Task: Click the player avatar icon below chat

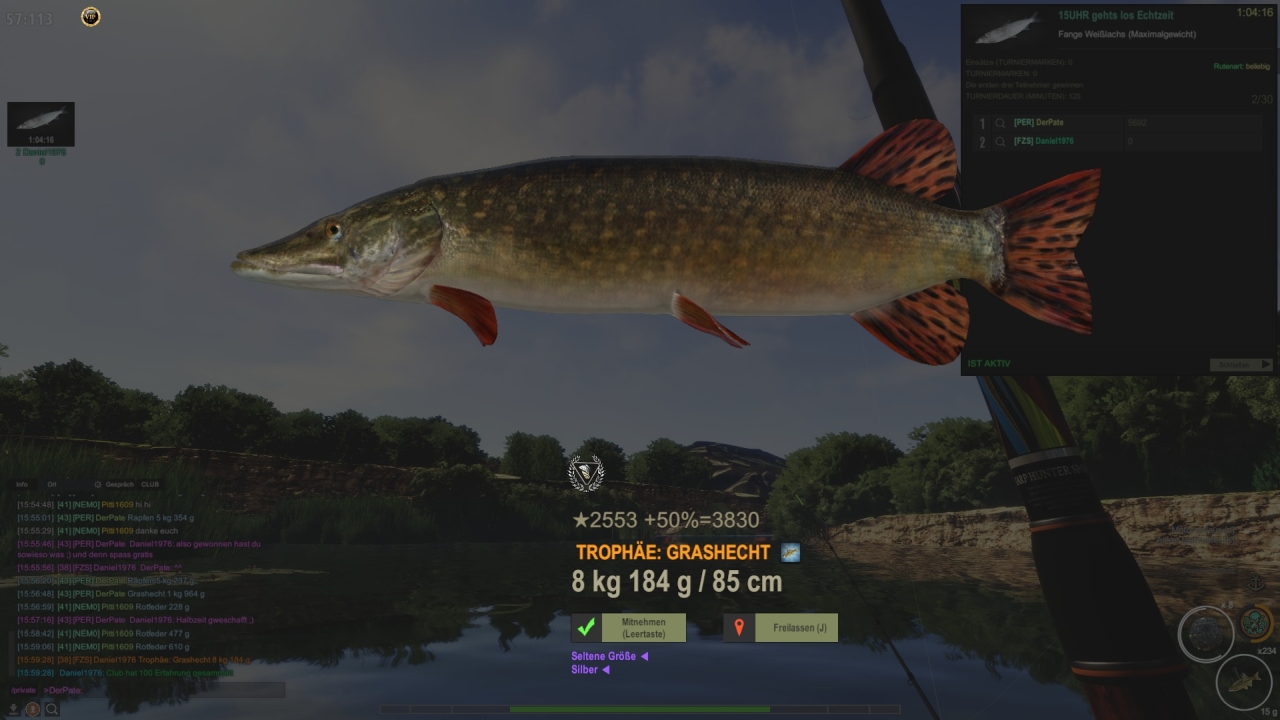Action: (x=33, y=709)
